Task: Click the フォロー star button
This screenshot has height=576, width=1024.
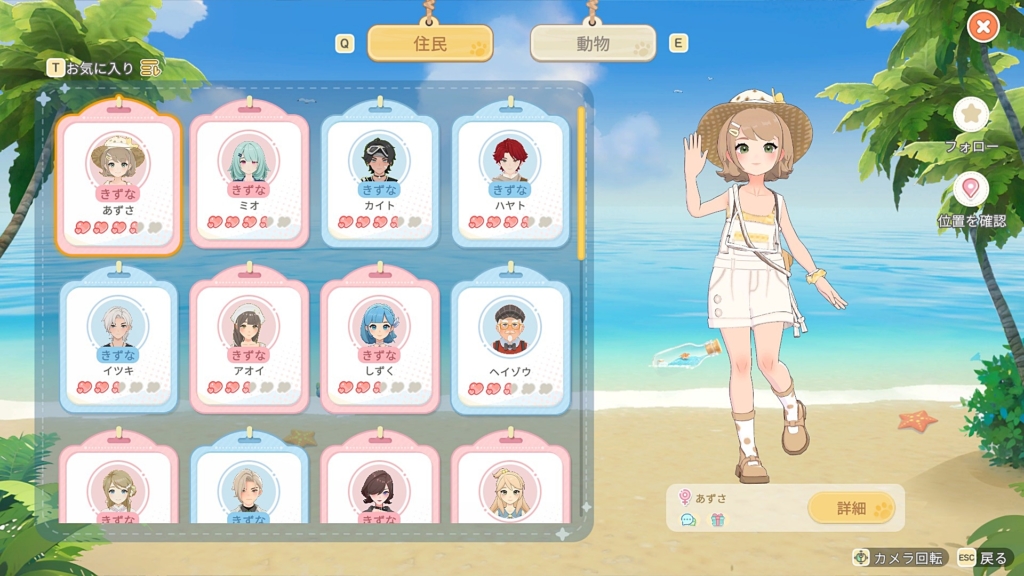Action: (971, 115)
